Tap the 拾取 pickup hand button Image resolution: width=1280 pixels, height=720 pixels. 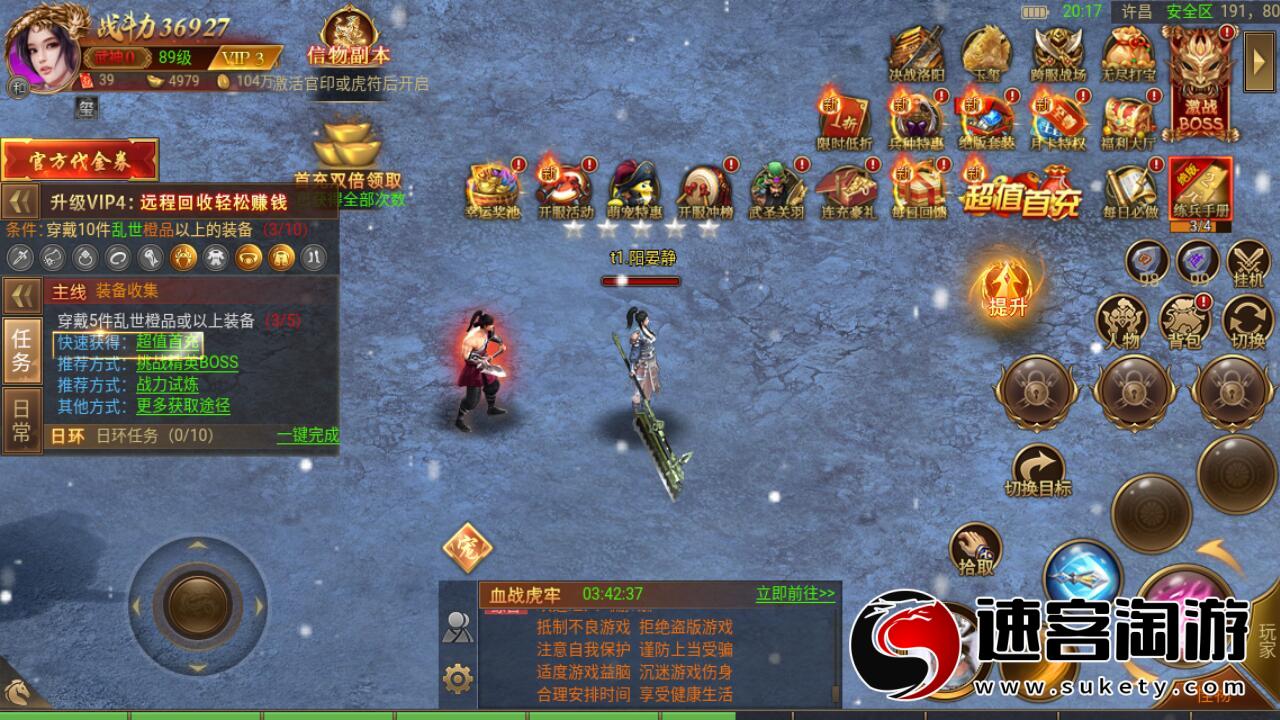tap(976, 550)
